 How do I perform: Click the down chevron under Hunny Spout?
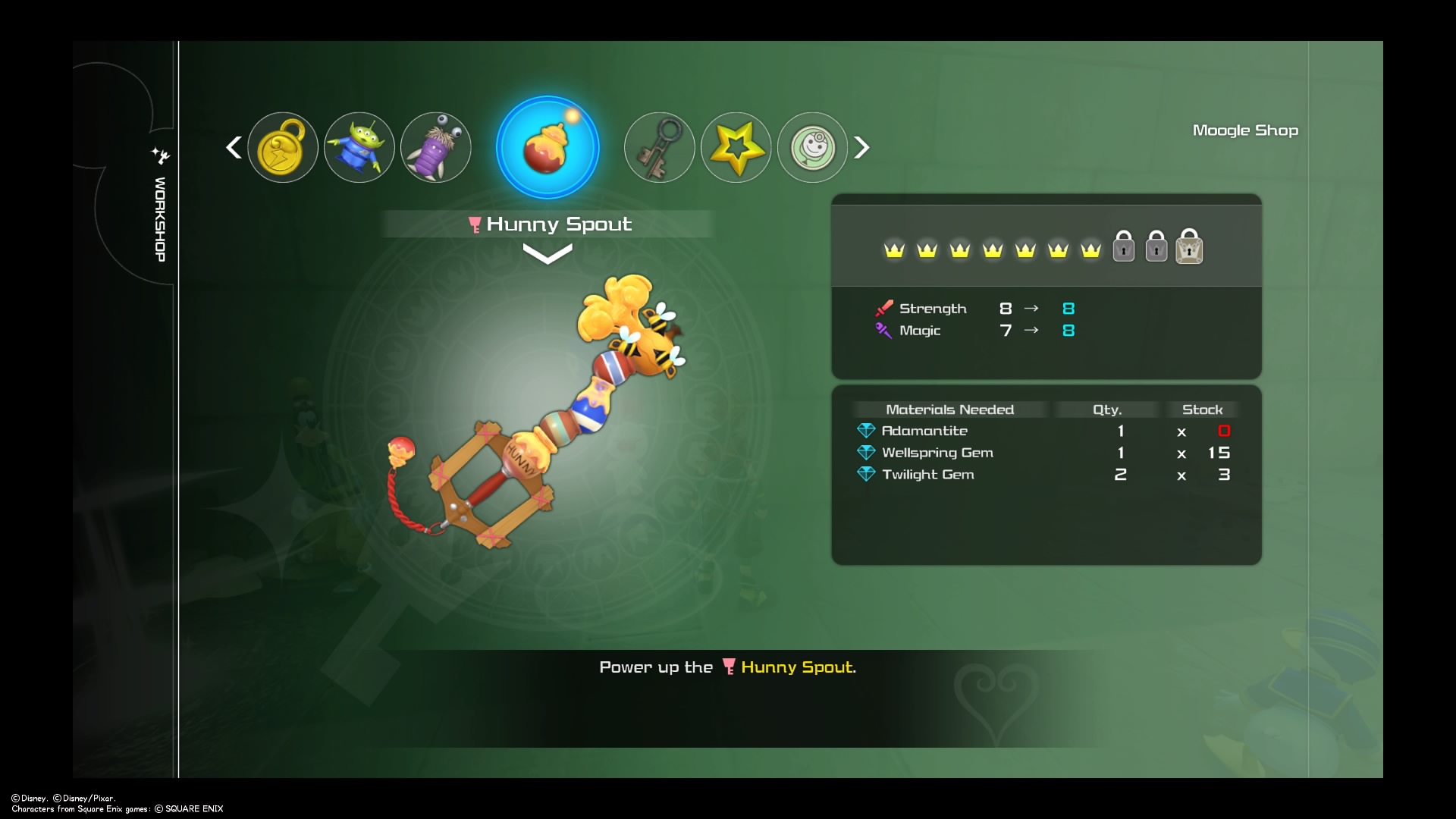(x=548, y=256)
